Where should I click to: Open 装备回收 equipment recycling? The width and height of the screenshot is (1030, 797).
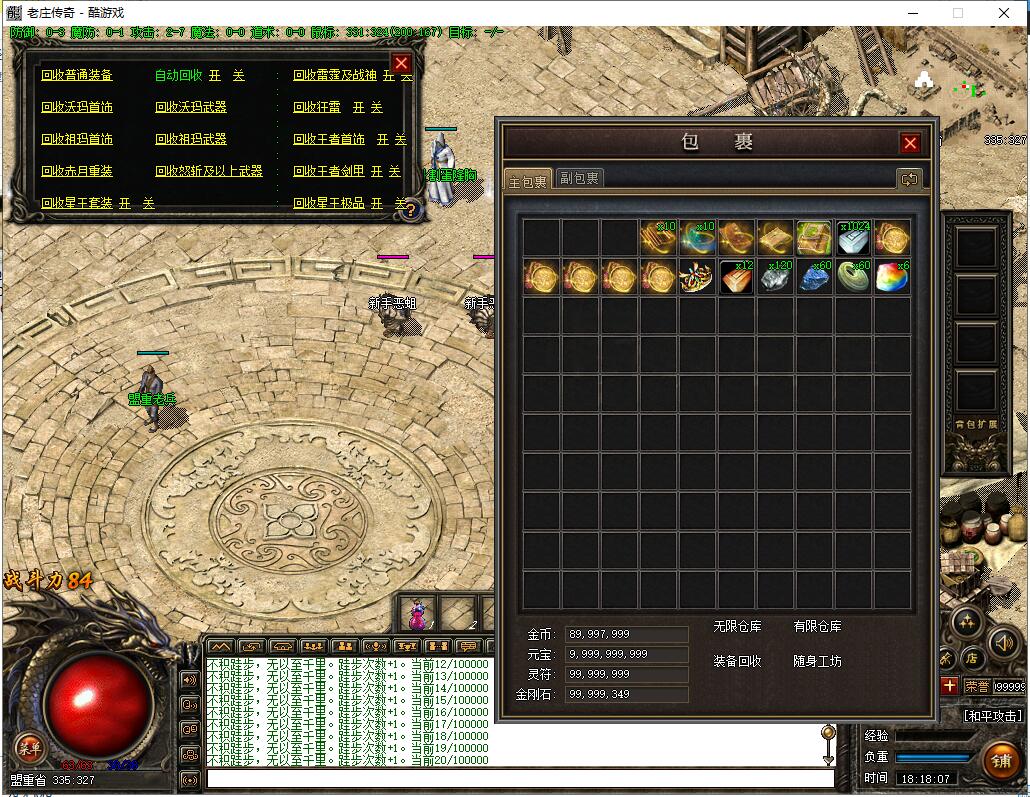pos(737,661)
